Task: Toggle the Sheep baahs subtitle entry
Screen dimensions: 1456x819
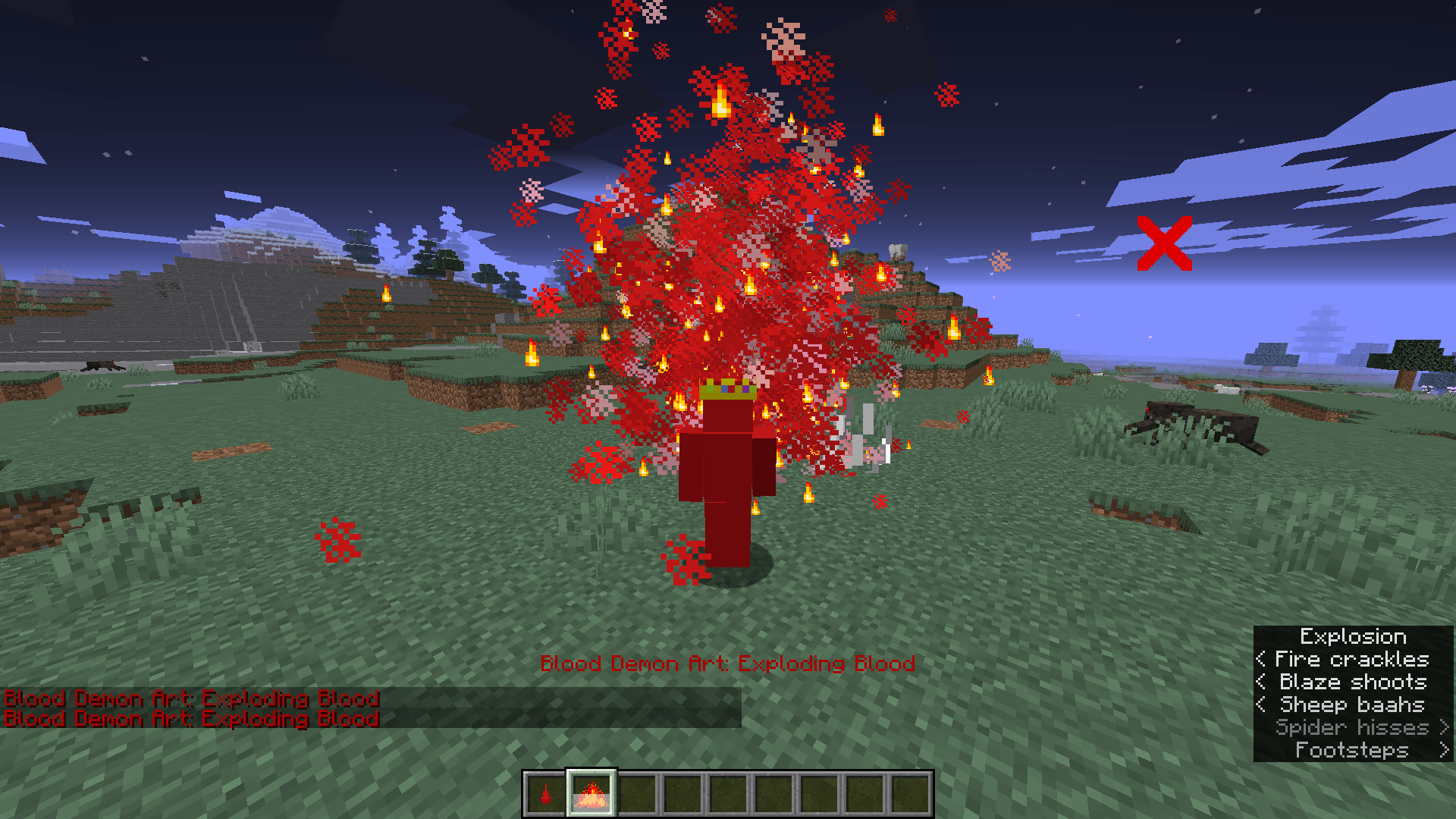Action: click(x=1351, y=704)
